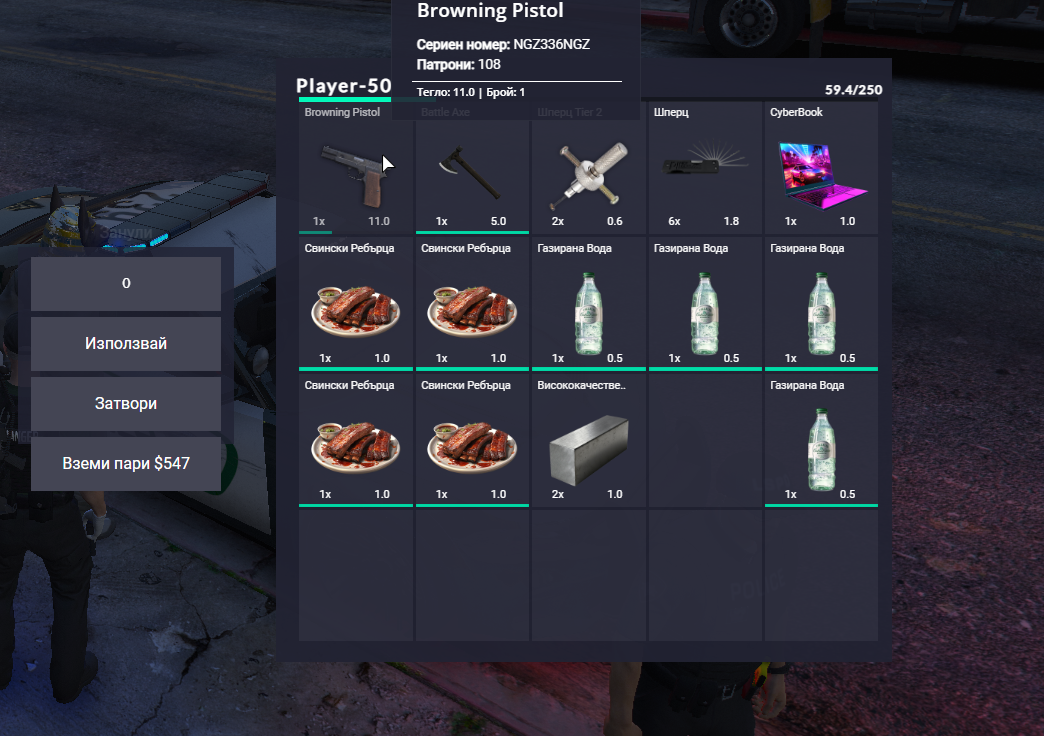Take the money with Вземи пари $547
Image resolution: width=1044 pixels, height=736 pixels.
(x=126, y=464)
